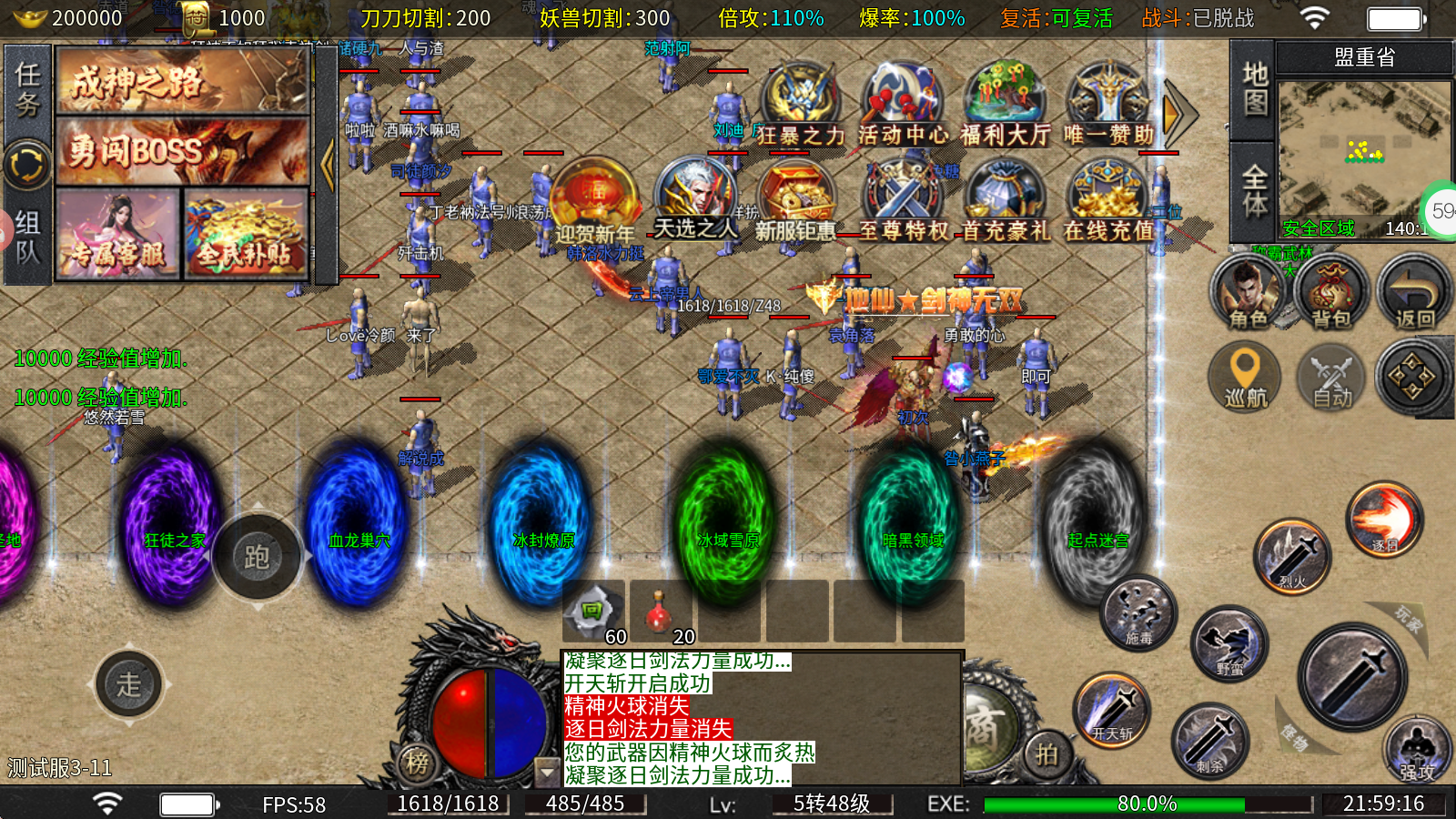Toggle 自动 auto-combat

coord(1331,375)
